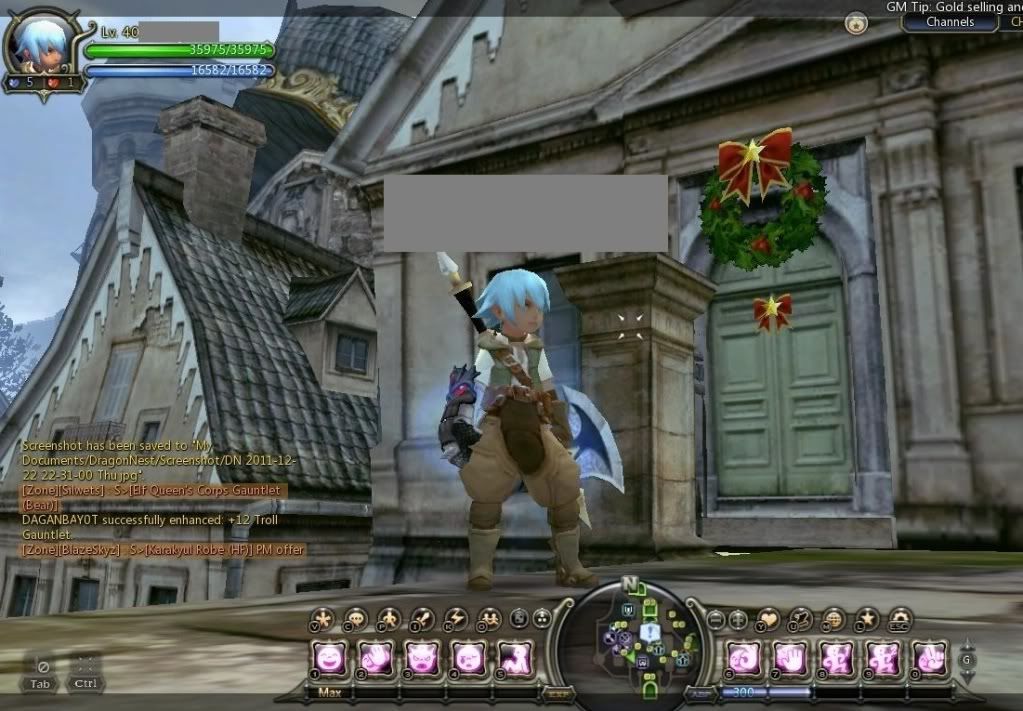Open the lightning bolt skill menu
The height and width of the screenshot is (711, 1023).
coord(455,619)
